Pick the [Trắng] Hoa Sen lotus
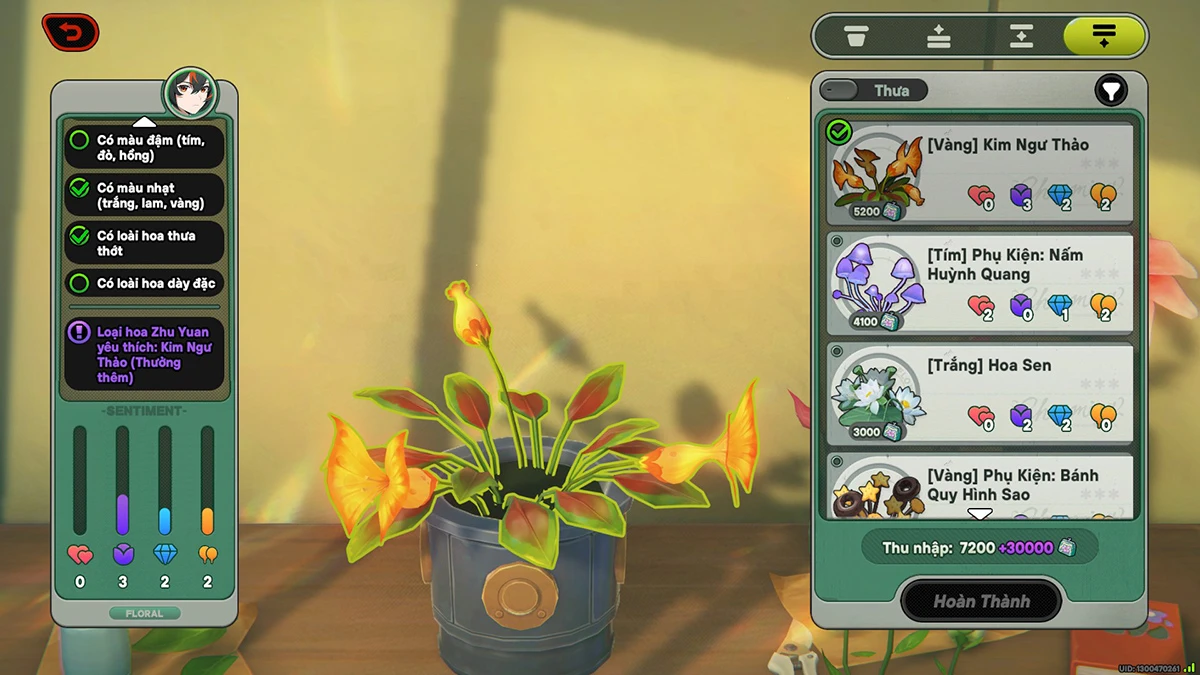 pos(980,393)
